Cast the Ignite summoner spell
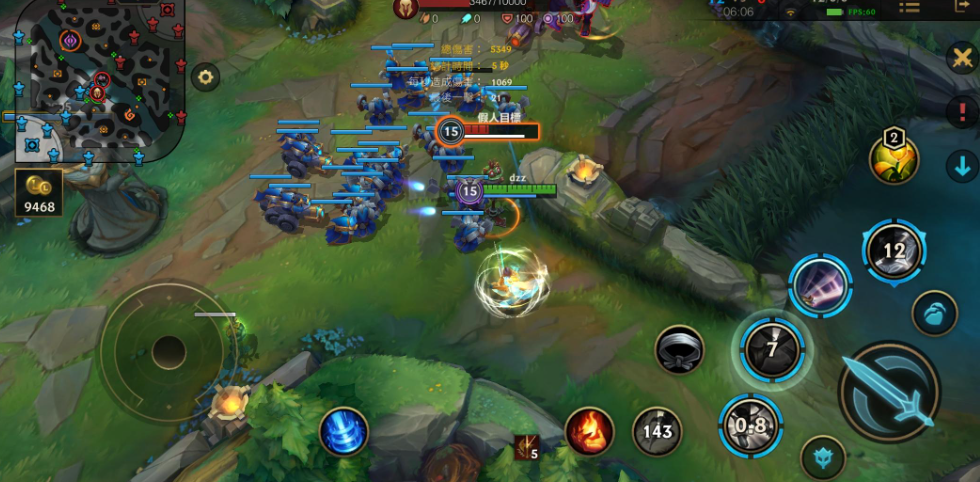The height and width of the screenshot is (482, 980). tap(590, 431)
